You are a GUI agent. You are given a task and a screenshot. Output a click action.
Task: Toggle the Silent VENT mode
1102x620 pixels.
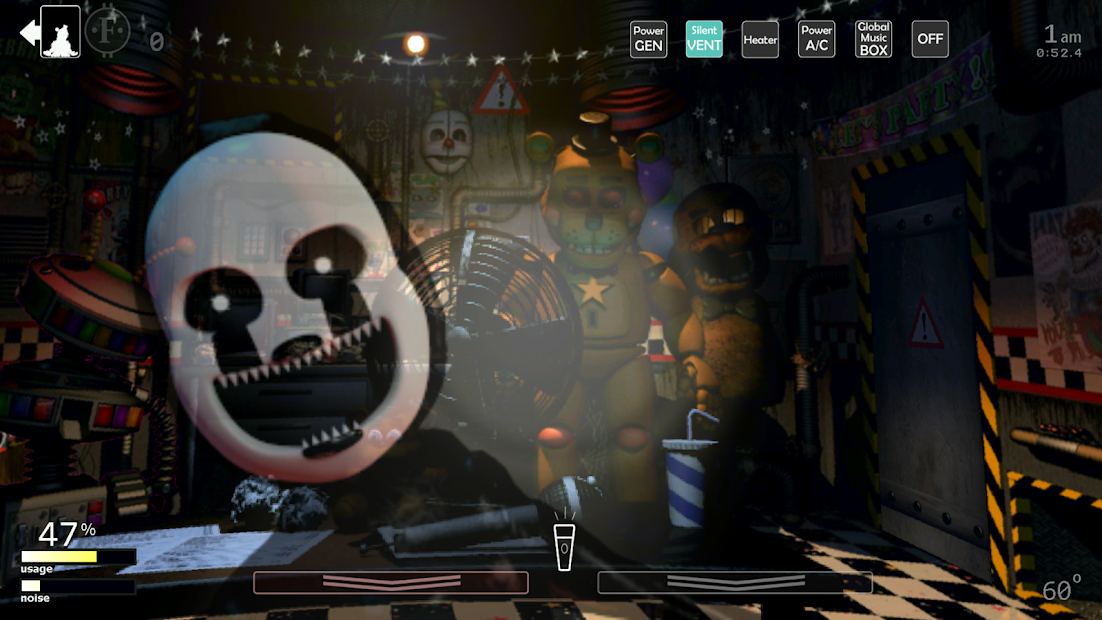pos(704,39)
